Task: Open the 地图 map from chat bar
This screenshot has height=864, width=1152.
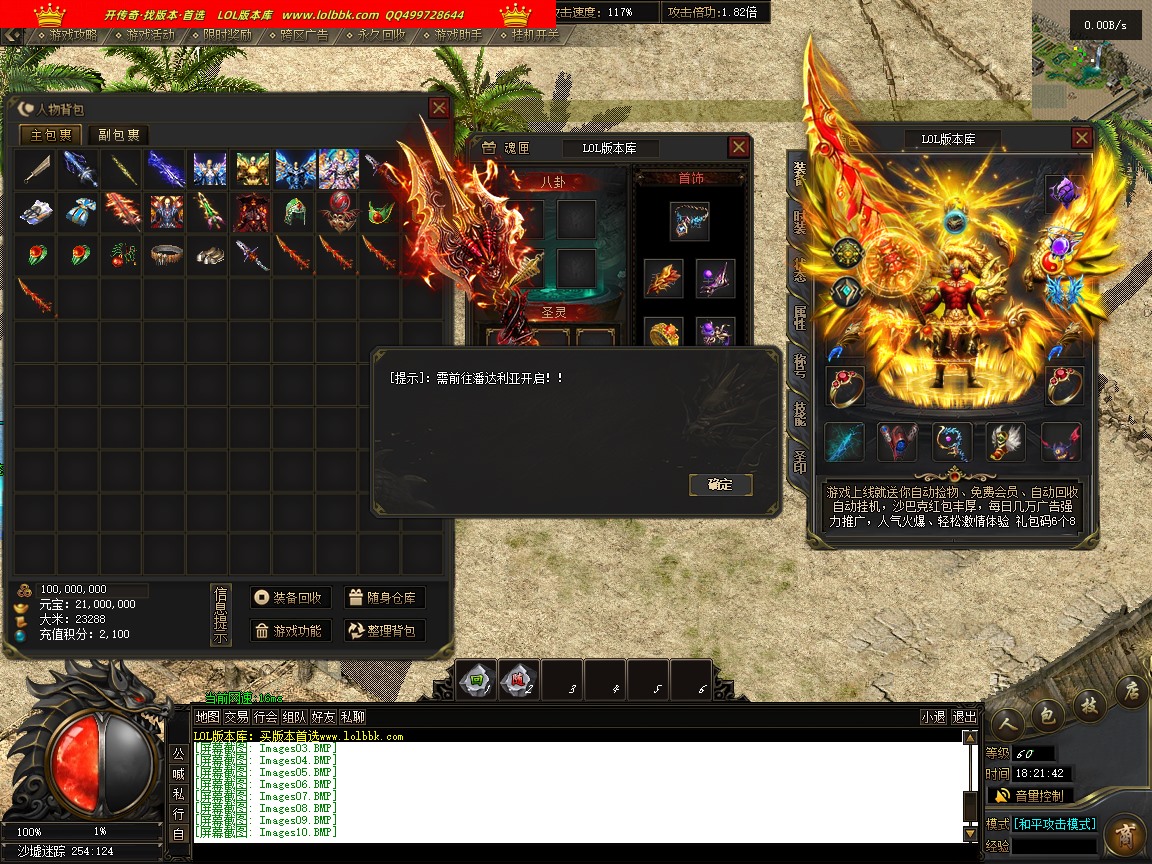Action: [207, 717]
